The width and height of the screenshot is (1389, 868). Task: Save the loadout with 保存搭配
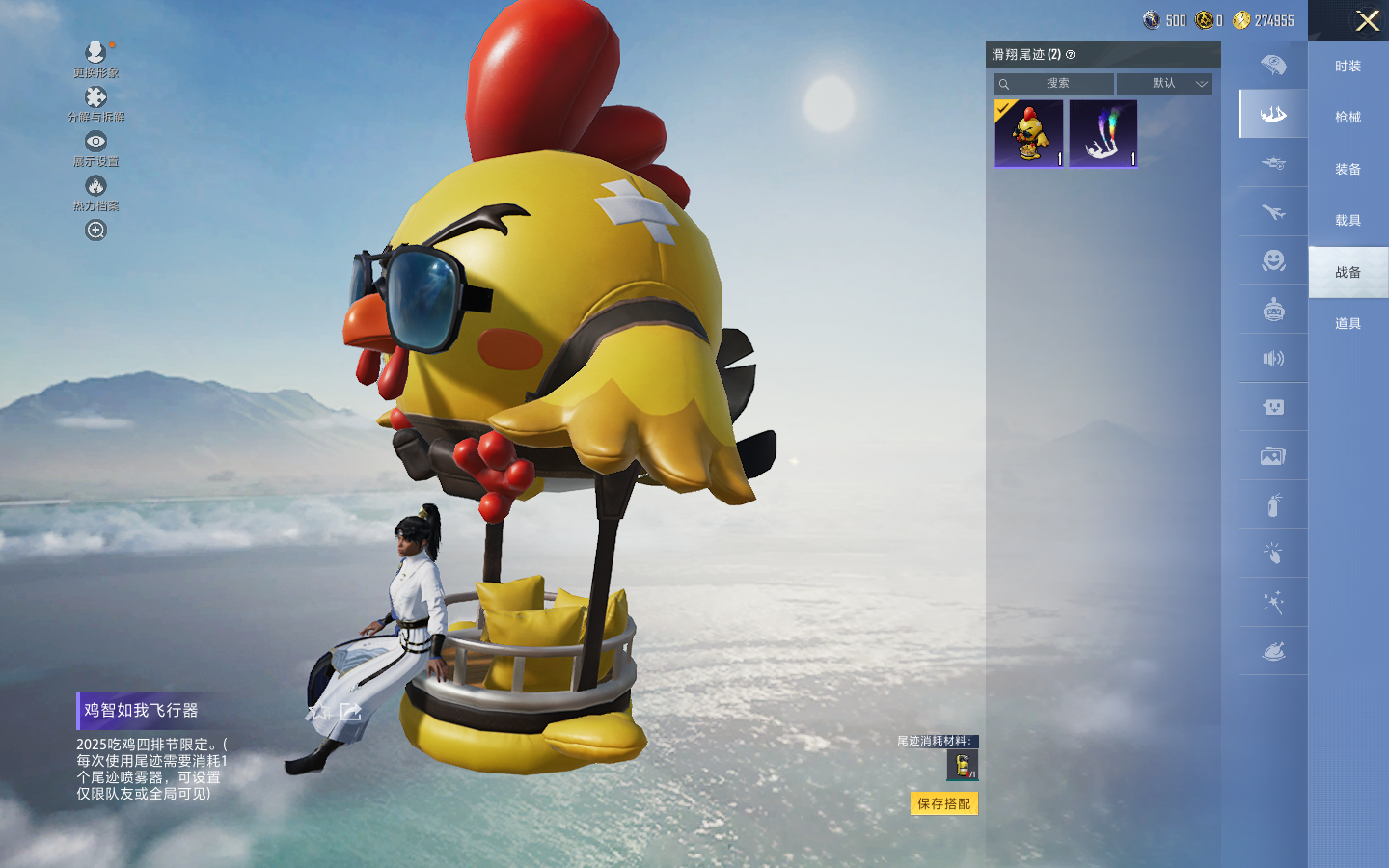click(x=943, y=803)
